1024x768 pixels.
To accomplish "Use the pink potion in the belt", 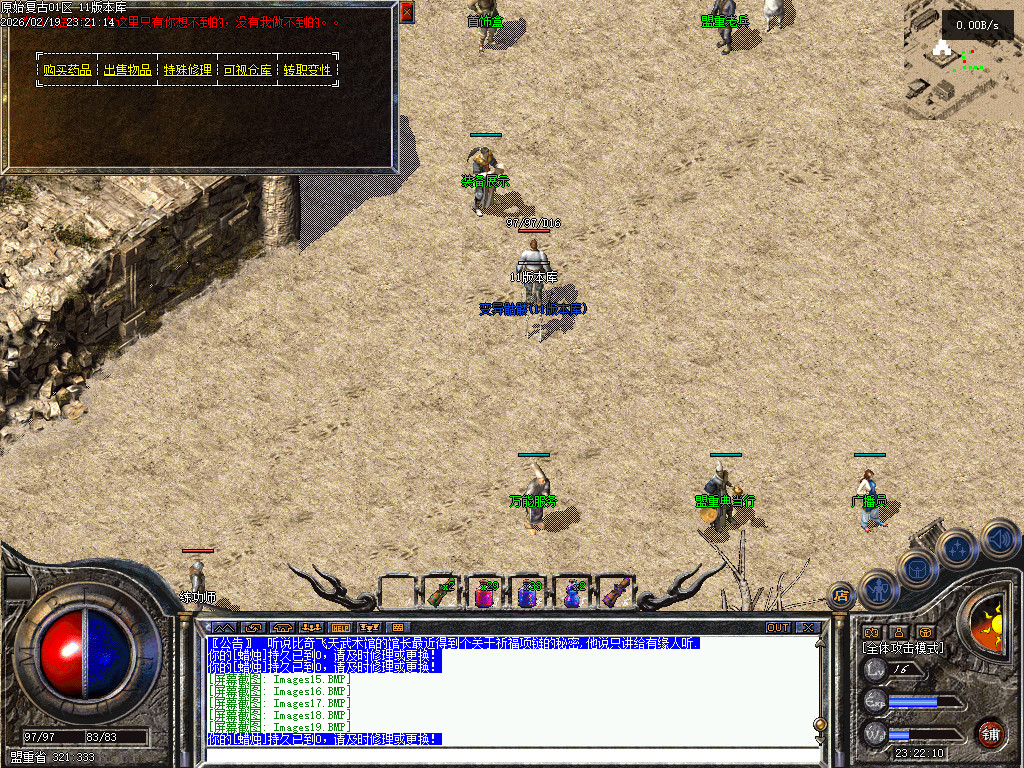I will pos(484,595).
